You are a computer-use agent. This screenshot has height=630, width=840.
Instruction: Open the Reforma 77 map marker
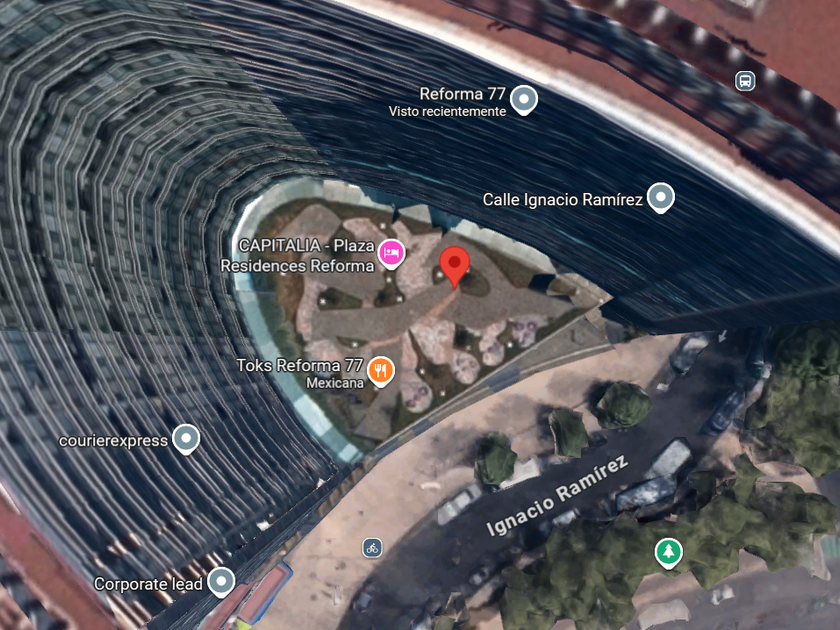pyautogui.click(x=525, y=99)
